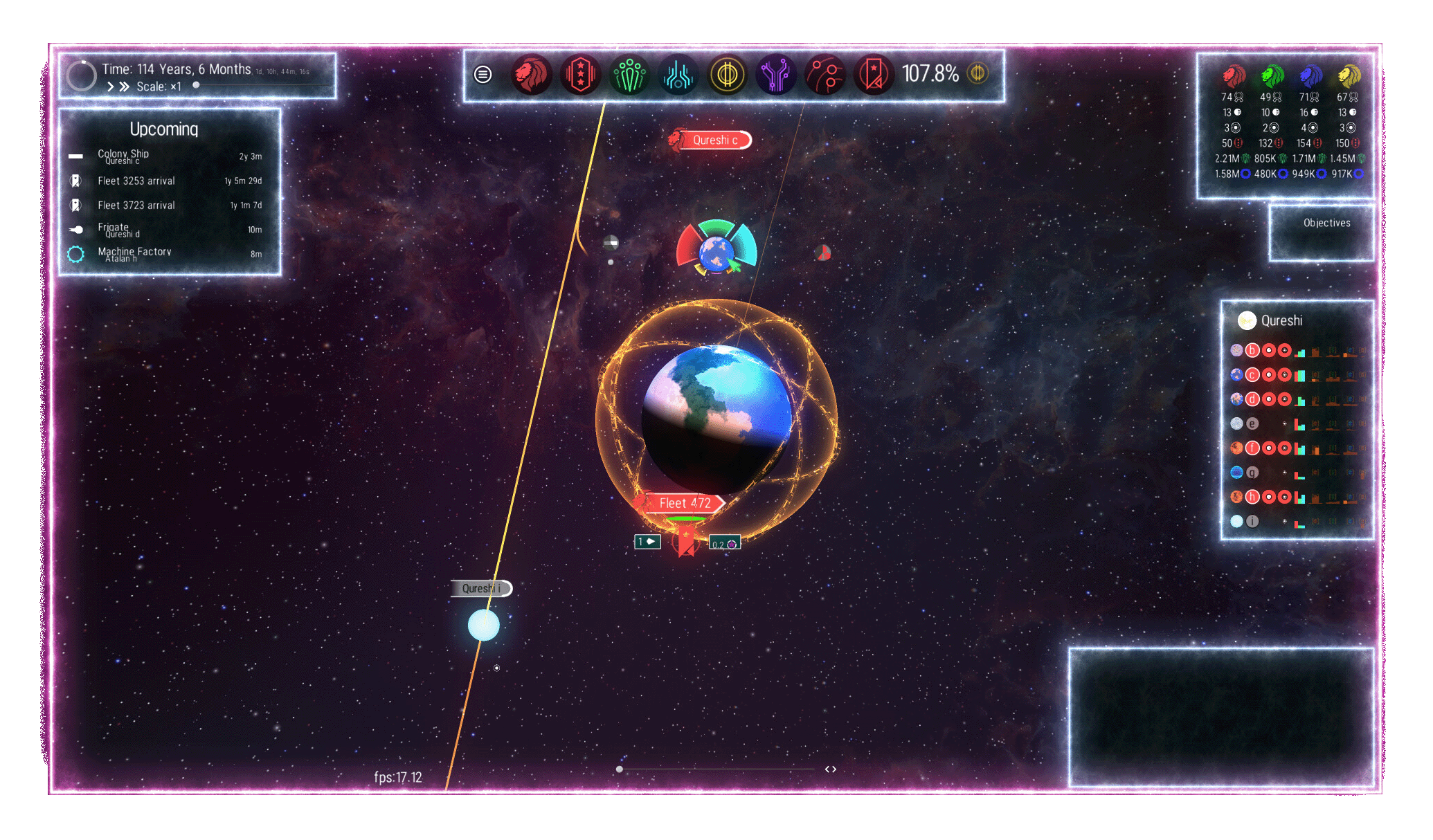Click the Qureshi i planet label
This screenshot has height=840, width=1433.
tap(480, 588)
